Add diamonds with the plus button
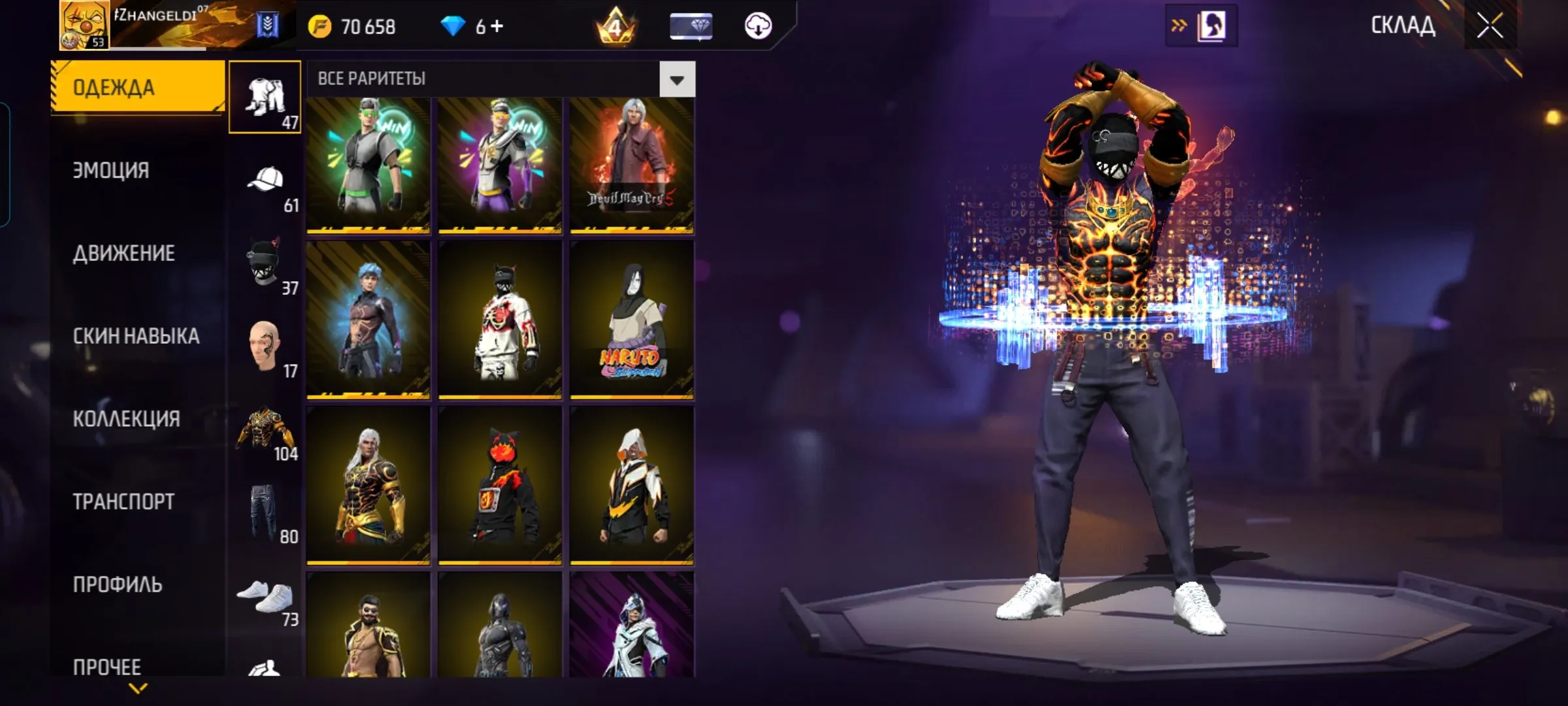 pos(497,26)
